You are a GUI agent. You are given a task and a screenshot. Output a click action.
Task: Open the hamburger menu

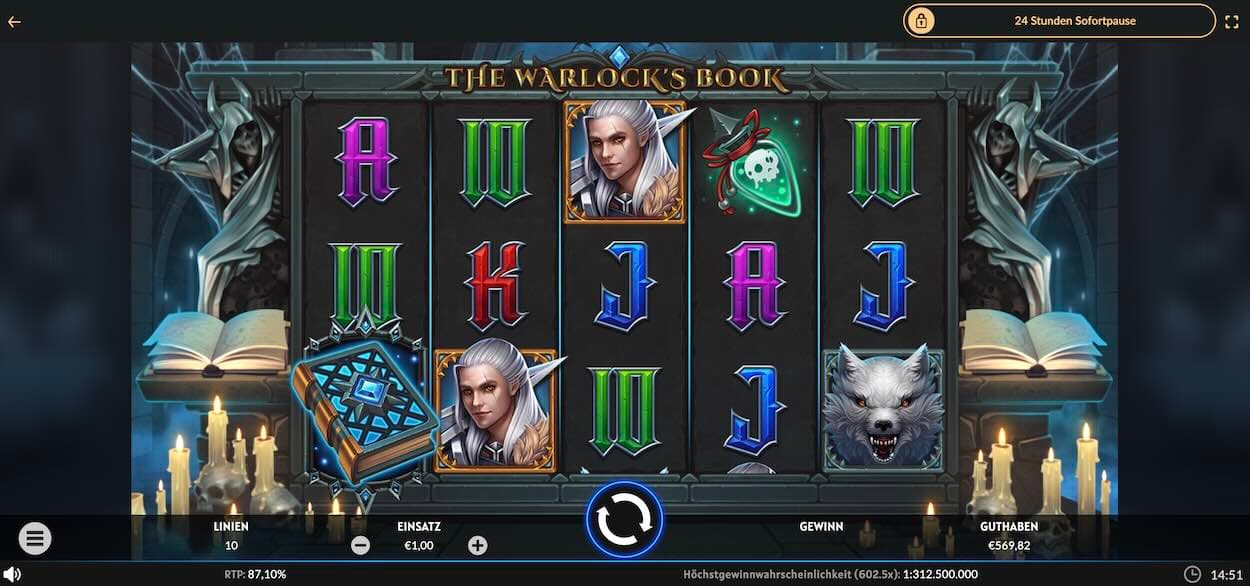(x=34, y=539)
